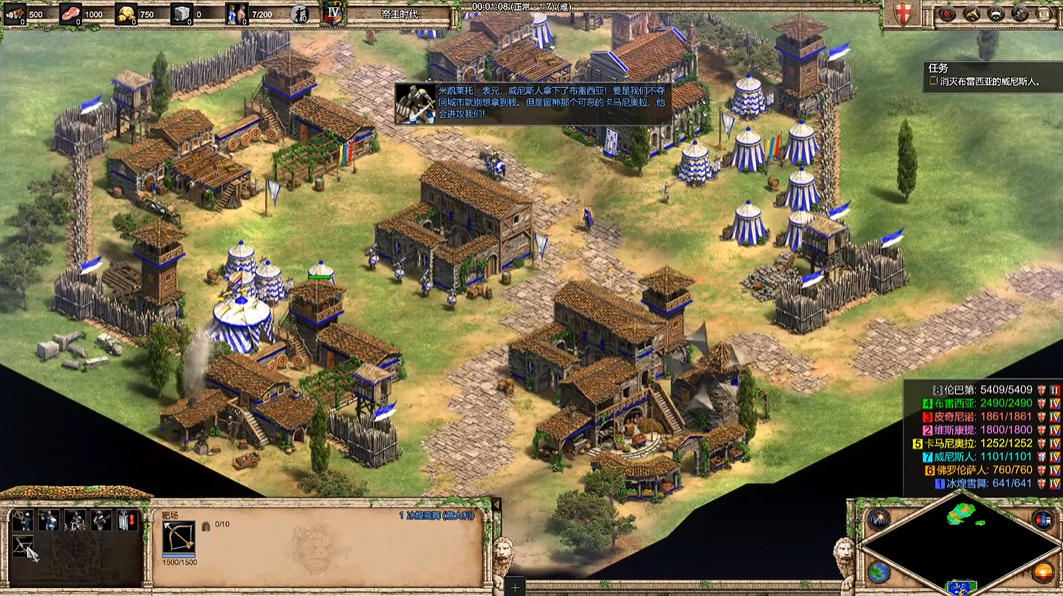This screenshot has width=1063, height=596.
Task: Click the Imperial Age IV emblem
Action: point(334,14)
